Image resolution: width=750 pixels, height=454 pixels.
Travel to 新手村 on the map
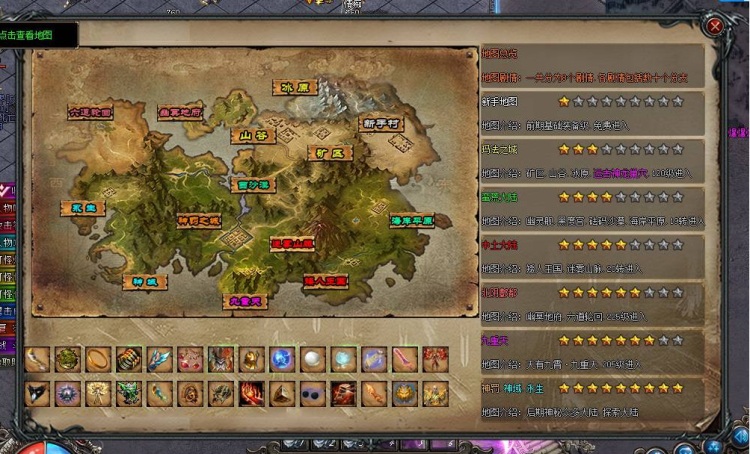point(381,124)
